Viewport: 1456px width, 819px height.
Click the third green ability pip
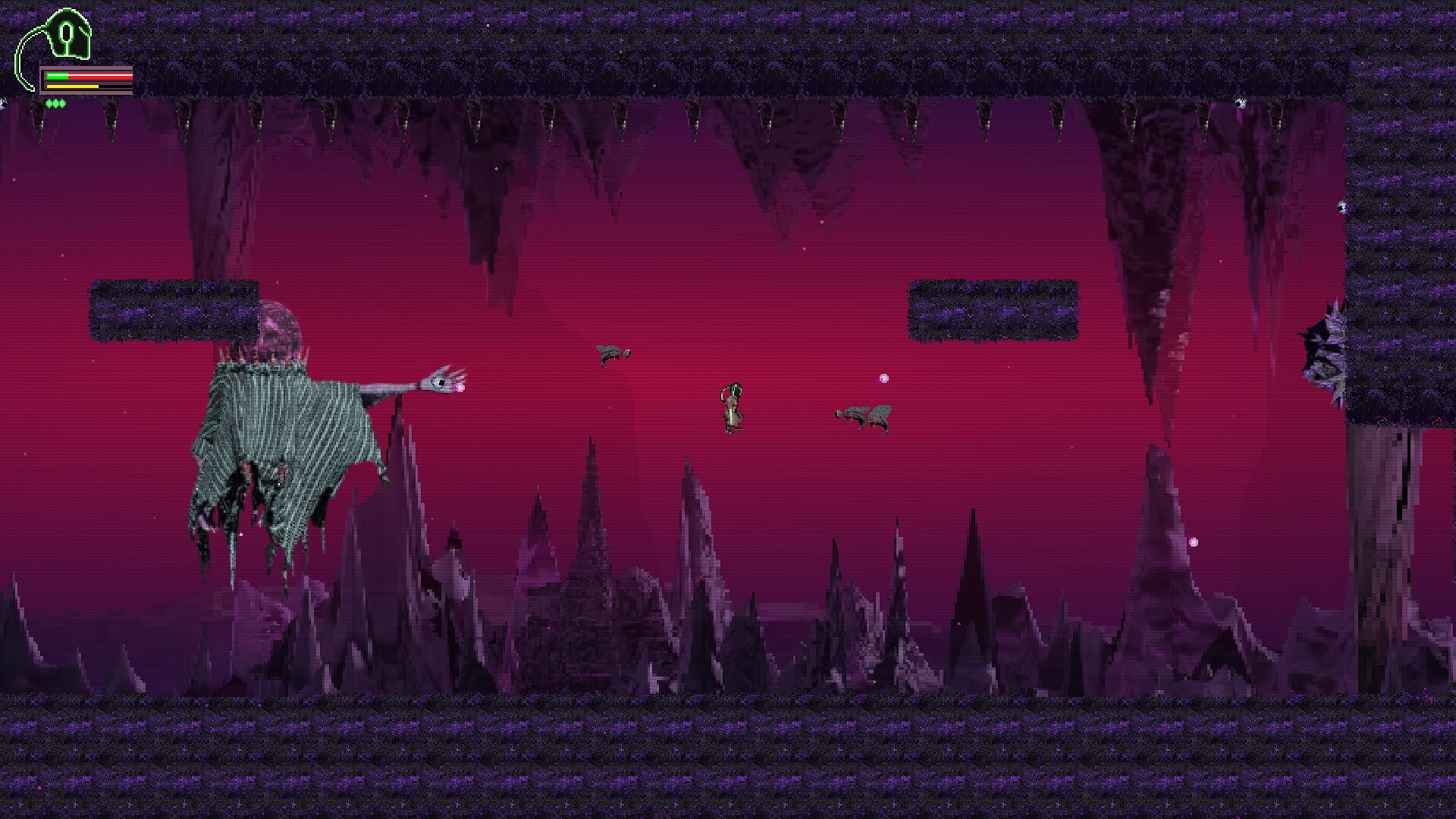tap(62, 104)
